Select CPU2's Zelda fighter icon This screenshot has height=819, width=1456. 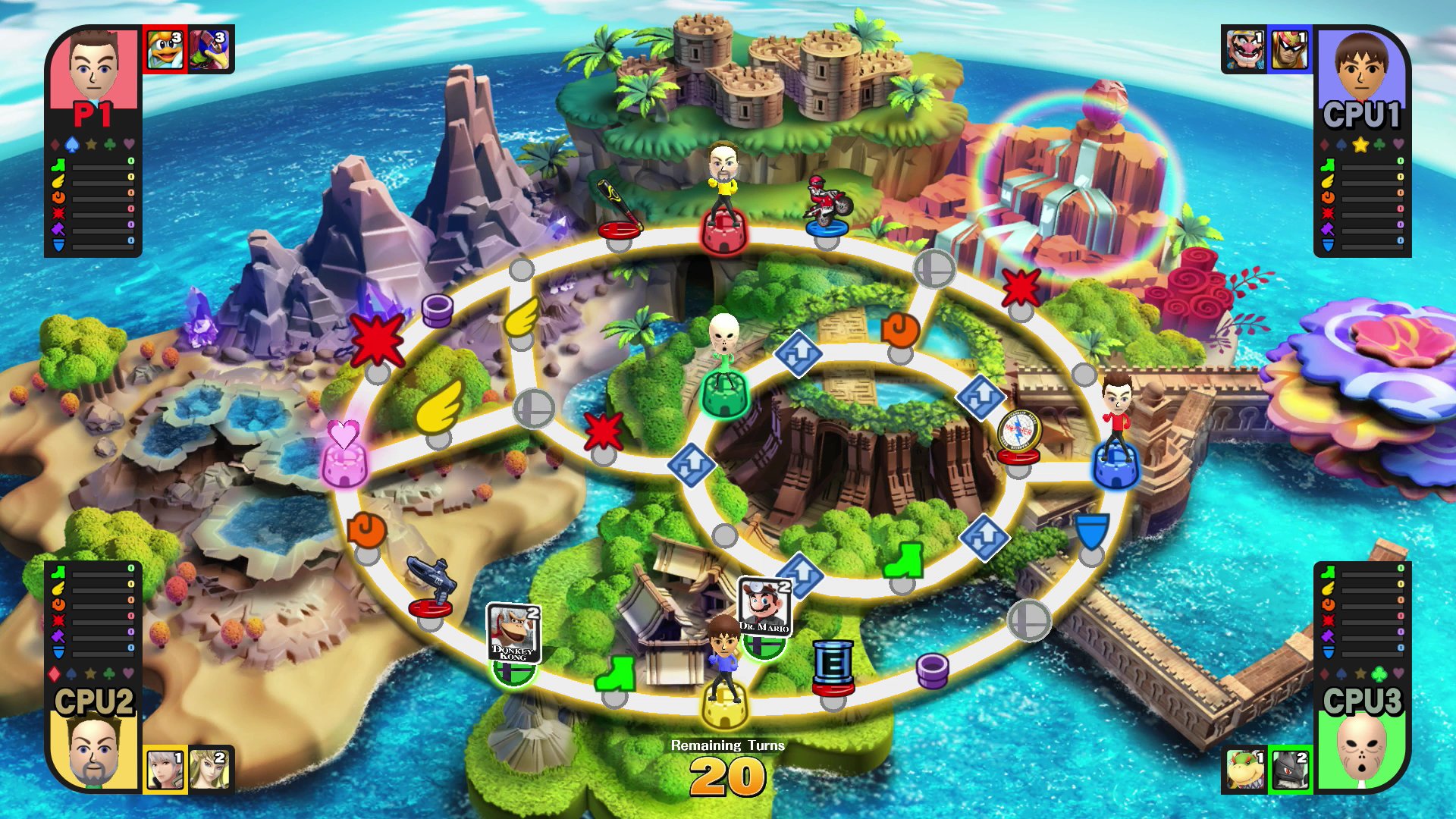[x=210, y=770]
